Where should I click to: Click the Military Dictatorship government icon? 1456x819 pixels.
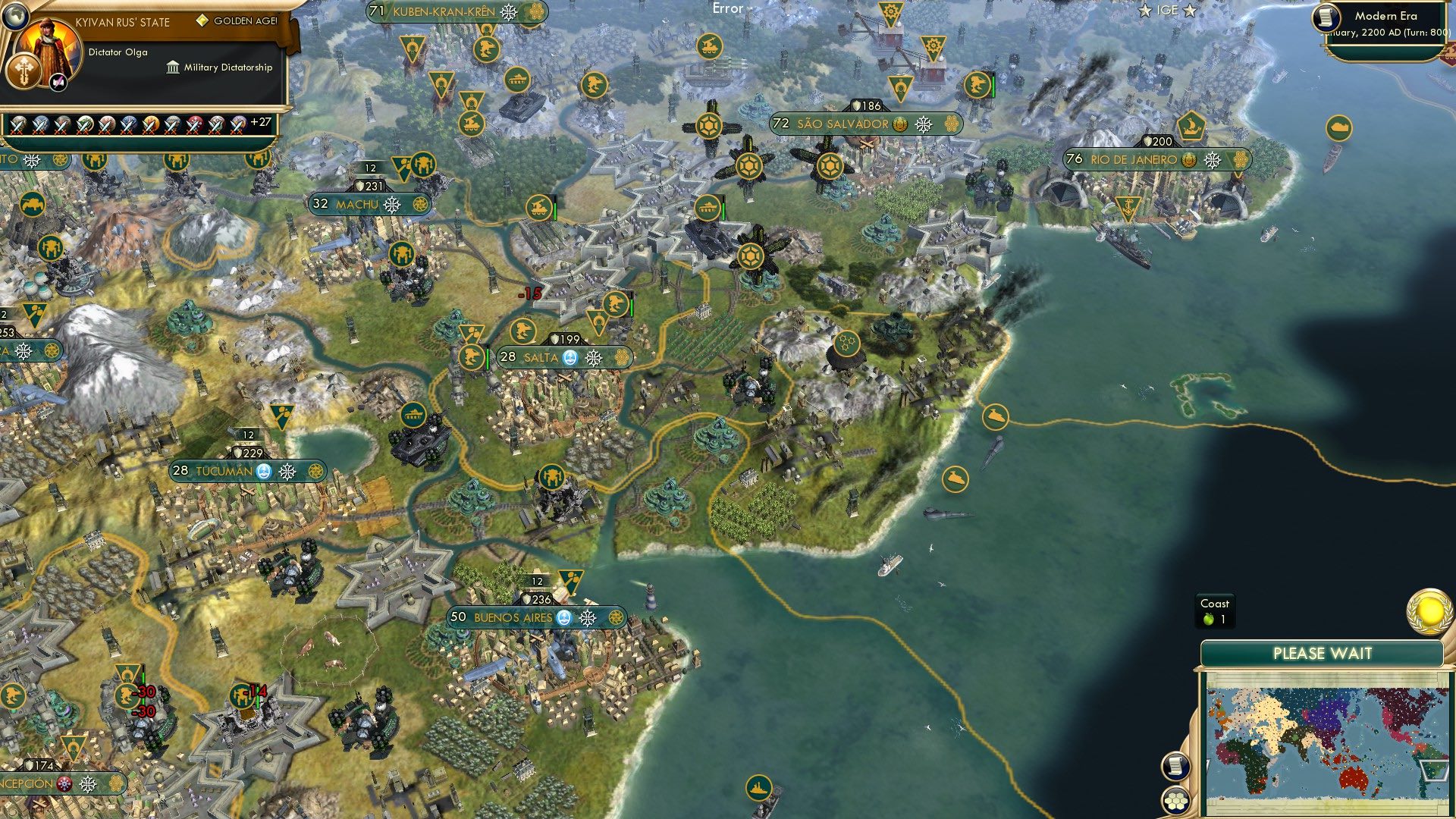click(173, 68)
